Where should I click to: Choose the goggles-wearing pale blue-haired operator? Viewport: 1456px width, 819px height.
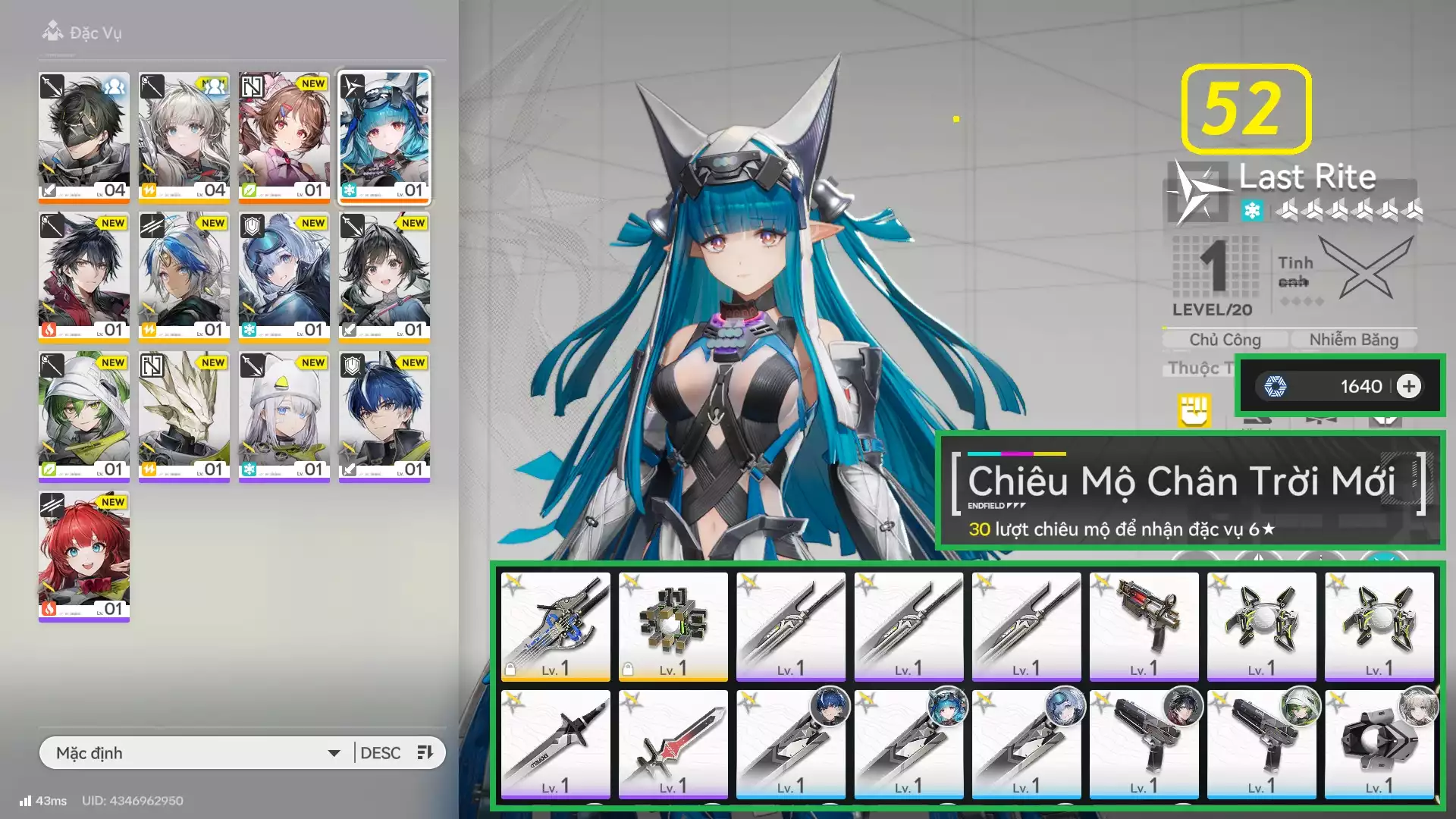click(284, 276)
